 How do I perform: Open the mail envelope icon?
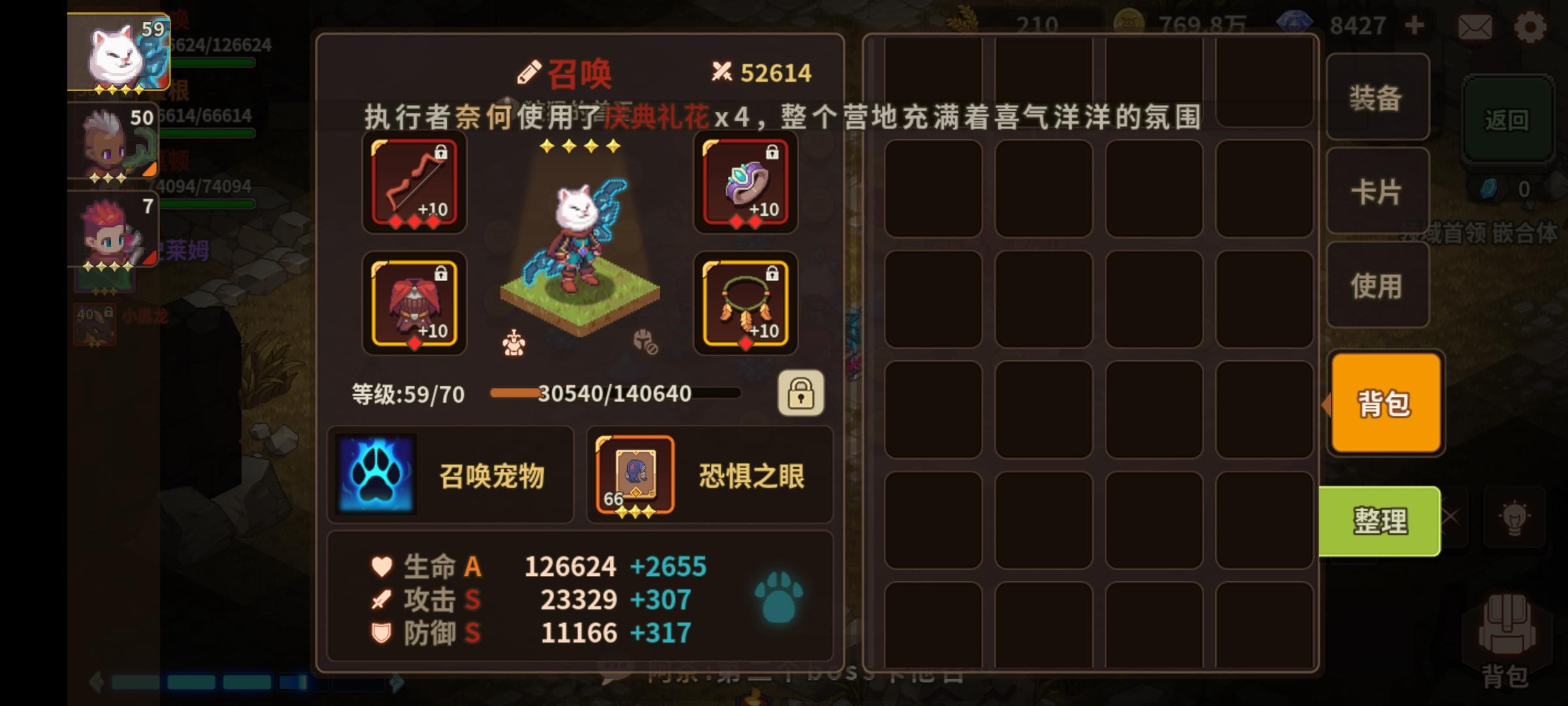(x=1475, y=26)
